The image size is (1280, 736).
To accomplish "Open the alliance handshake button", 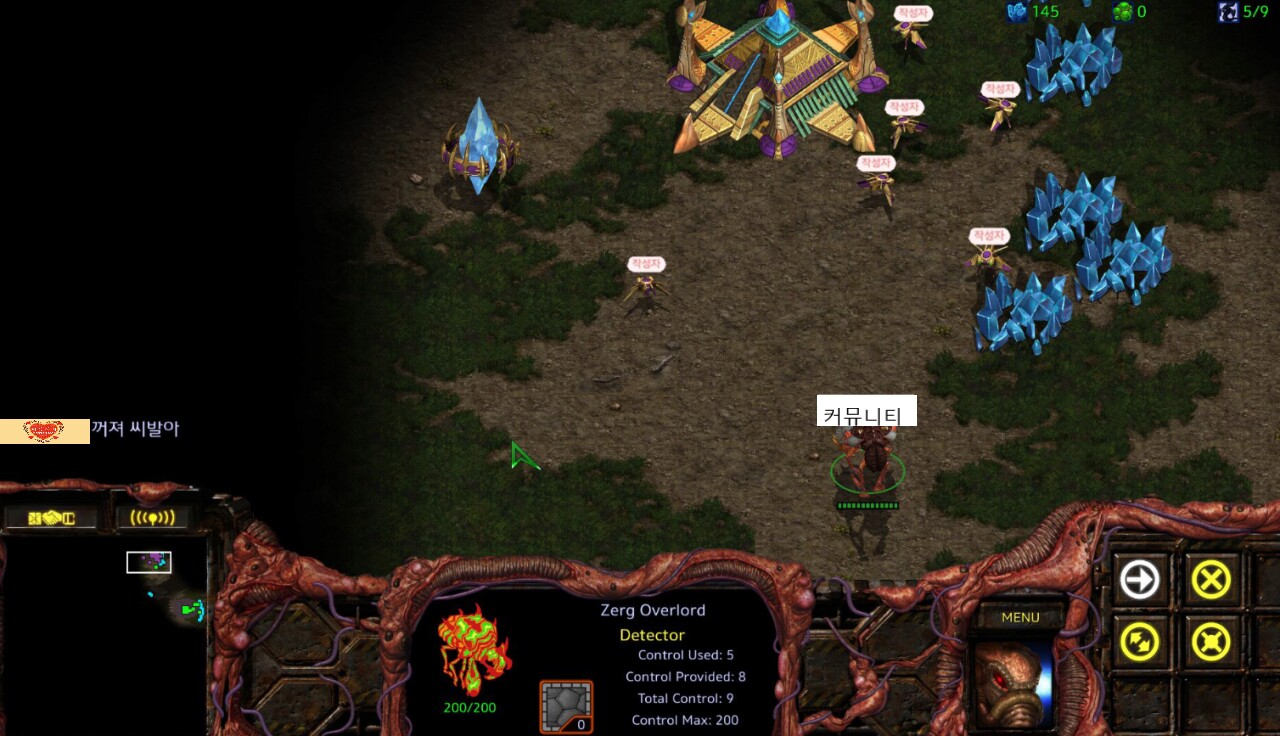I will click(x=52, y=518).
